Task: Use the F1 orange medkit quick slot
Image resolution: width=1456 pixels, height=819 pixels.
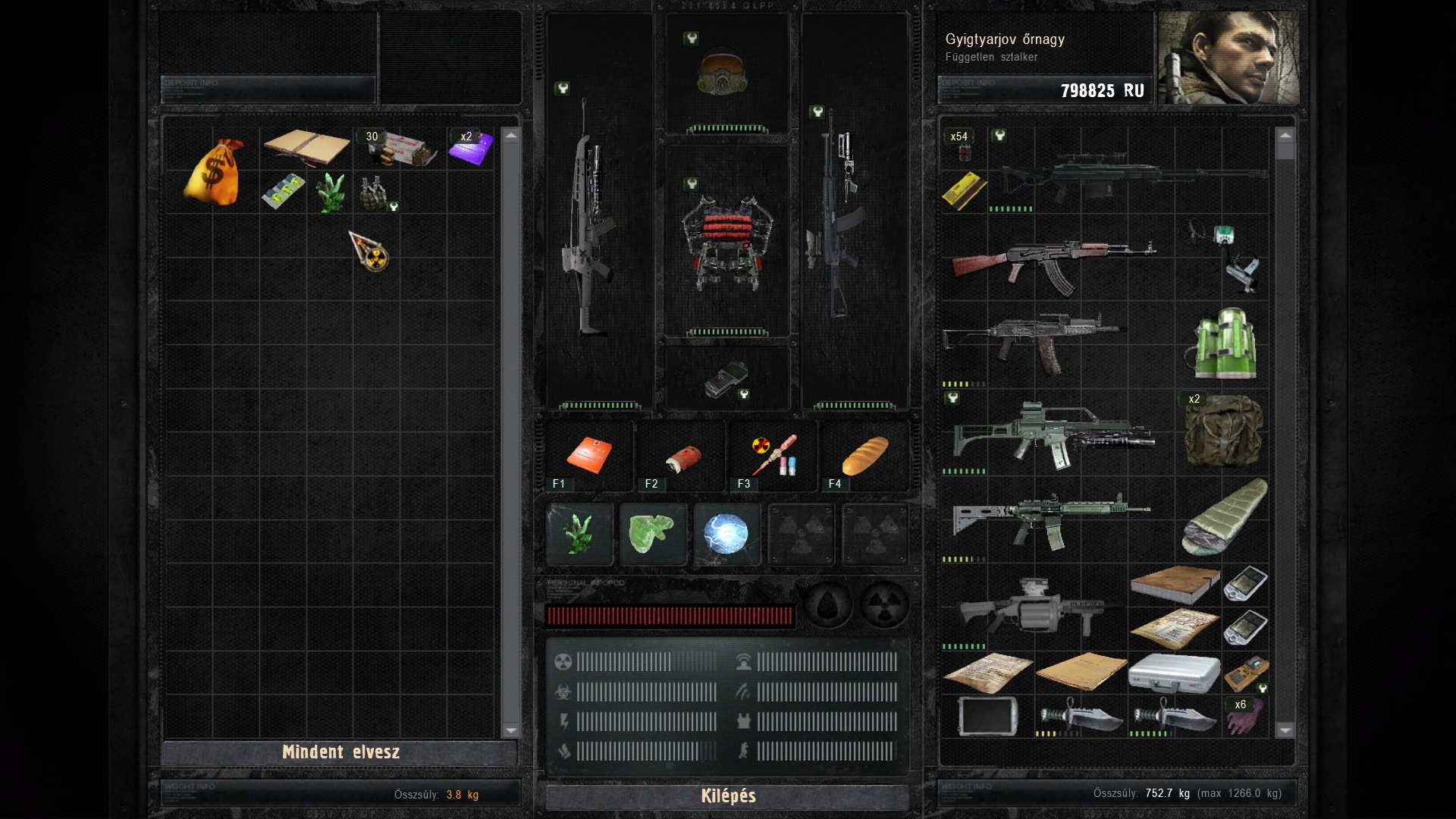Action: click(x=588, y=456)
